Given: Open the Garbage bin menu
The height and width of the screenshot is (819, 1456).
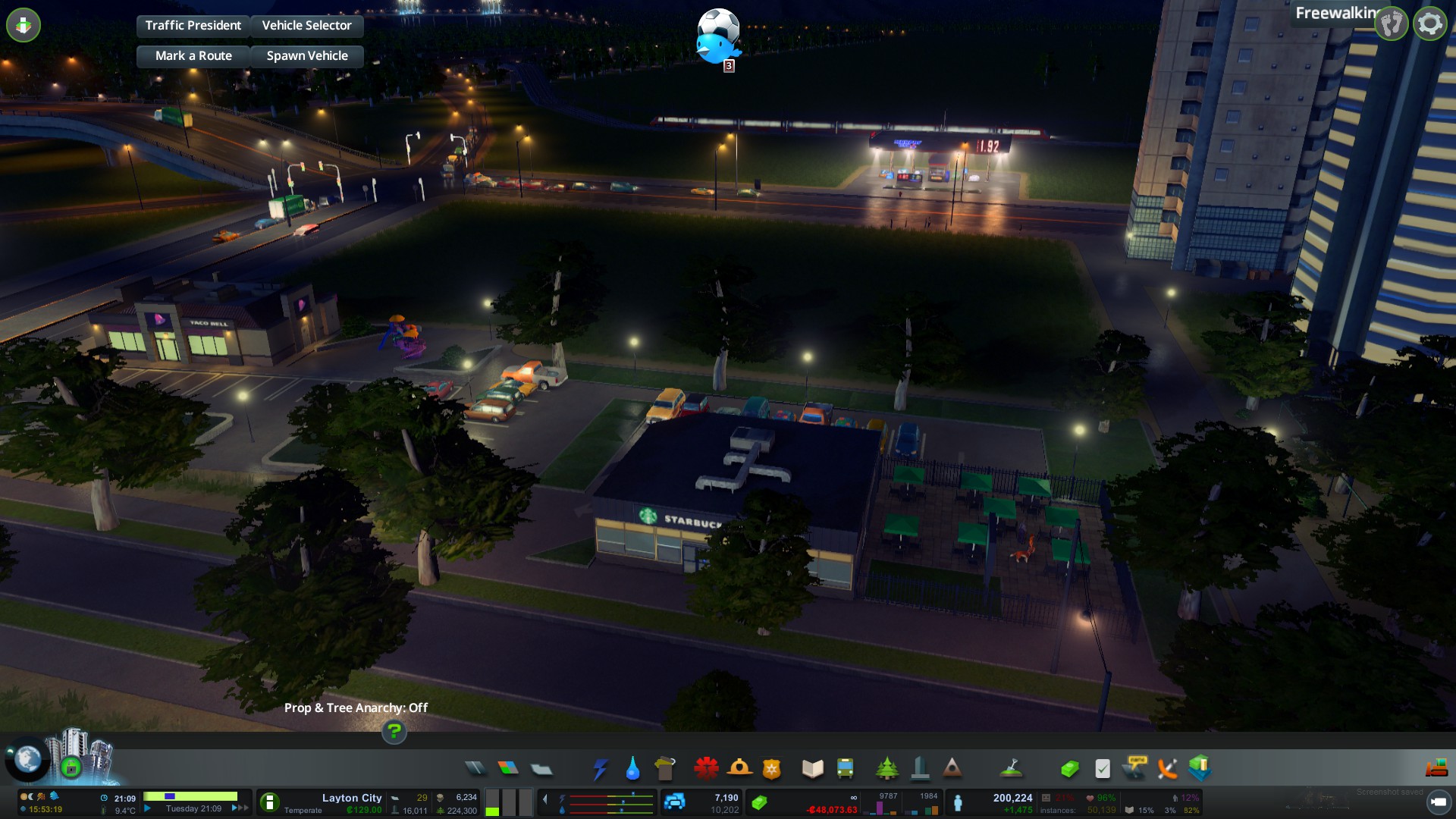Looking at the screenshot, I should pyautogui.click(x=665, y=769).
